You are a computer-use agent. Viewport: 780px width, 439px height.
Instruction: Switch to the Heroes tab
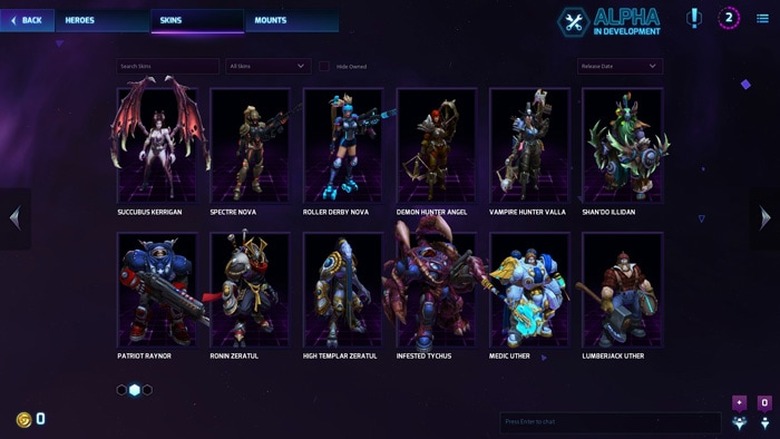[80, 20]
